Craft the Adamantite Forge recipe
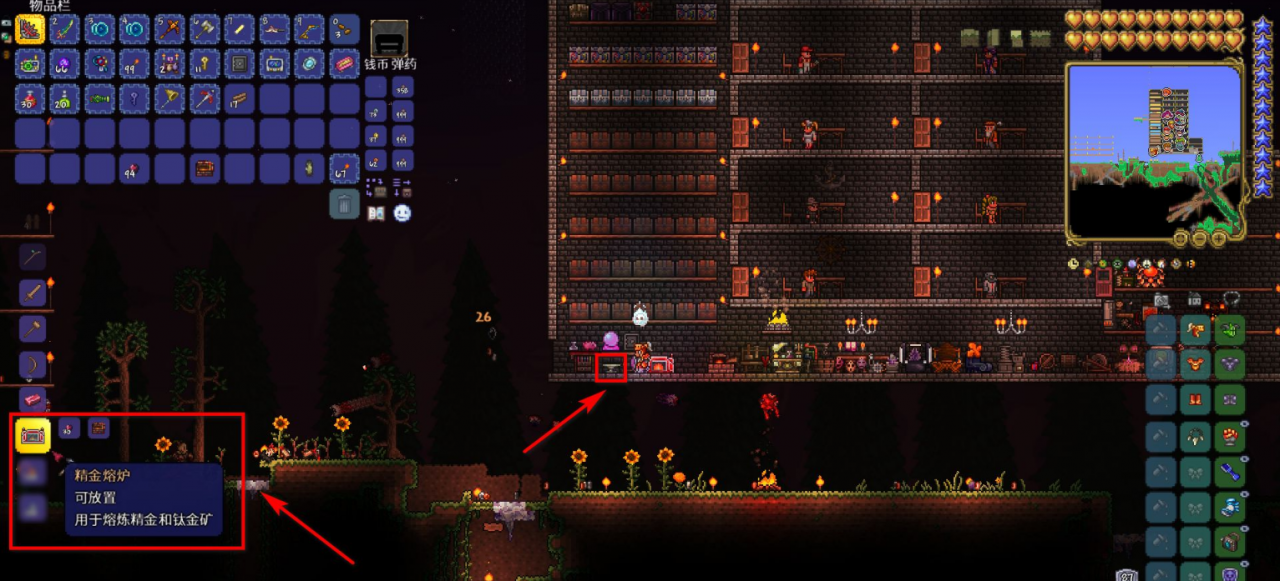The image size is (1280, 581). click(x=33, y=435)
